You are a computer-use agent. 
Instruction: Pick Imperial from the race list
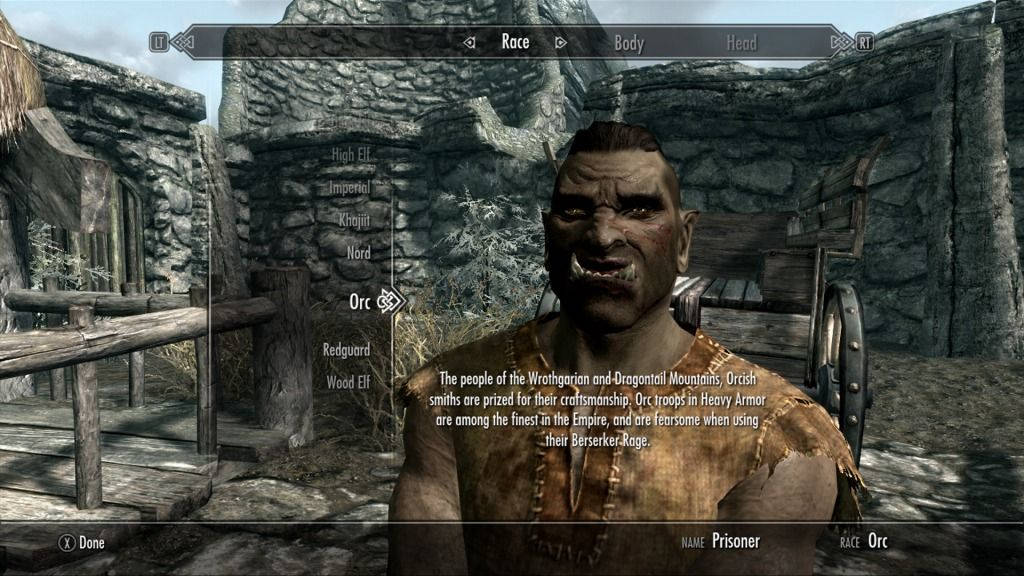350,187
